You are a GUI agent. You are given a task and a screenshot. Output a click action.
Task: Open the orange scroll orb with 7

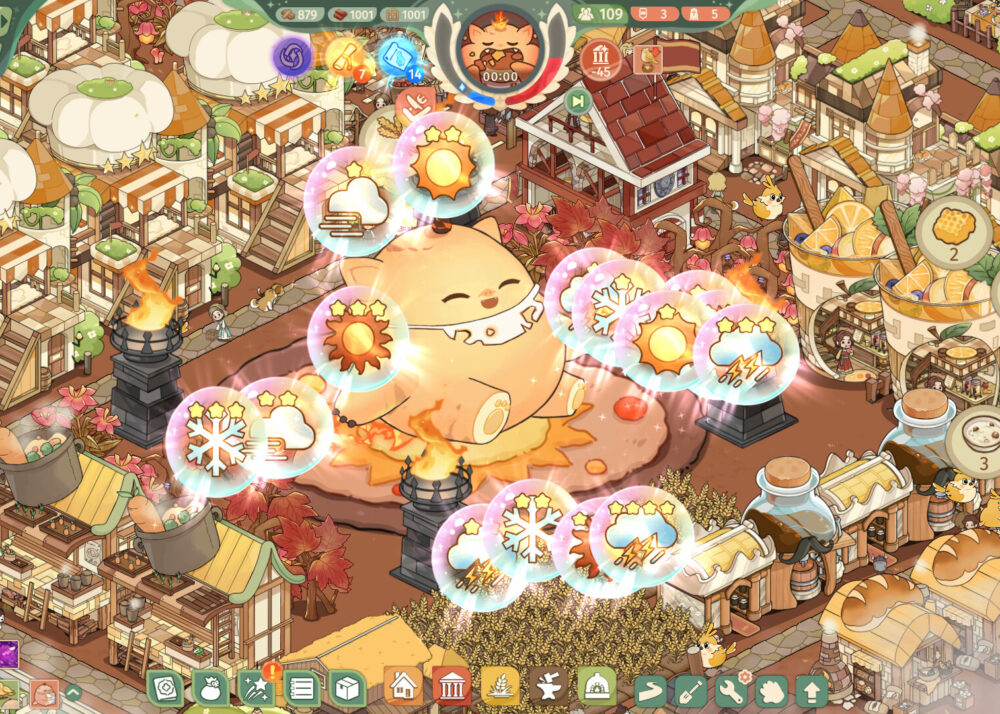tap(344, 56)
